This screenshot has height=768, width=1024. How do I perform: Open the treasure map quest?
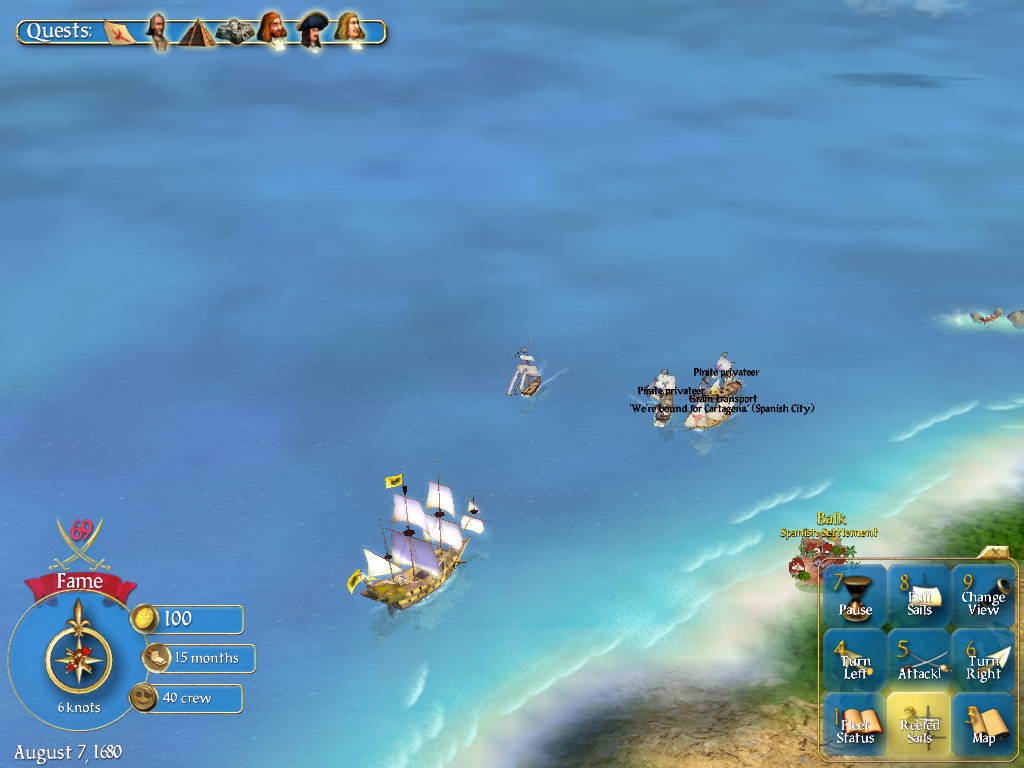pyautogui.click(x=120, y=31)
